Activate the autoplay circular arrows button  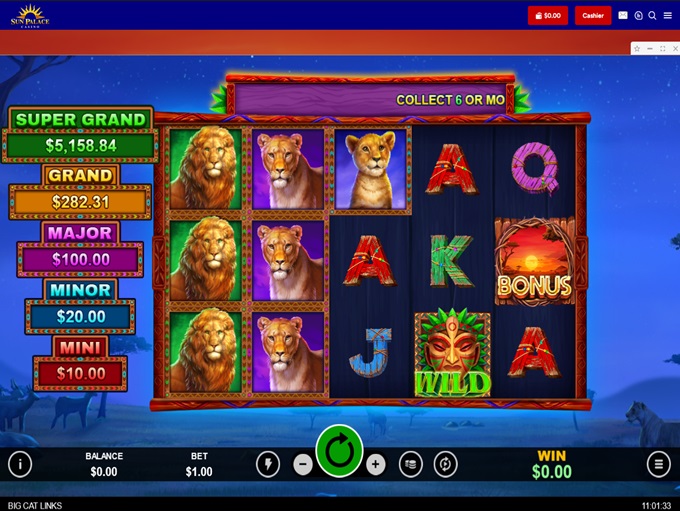(445, 464)
